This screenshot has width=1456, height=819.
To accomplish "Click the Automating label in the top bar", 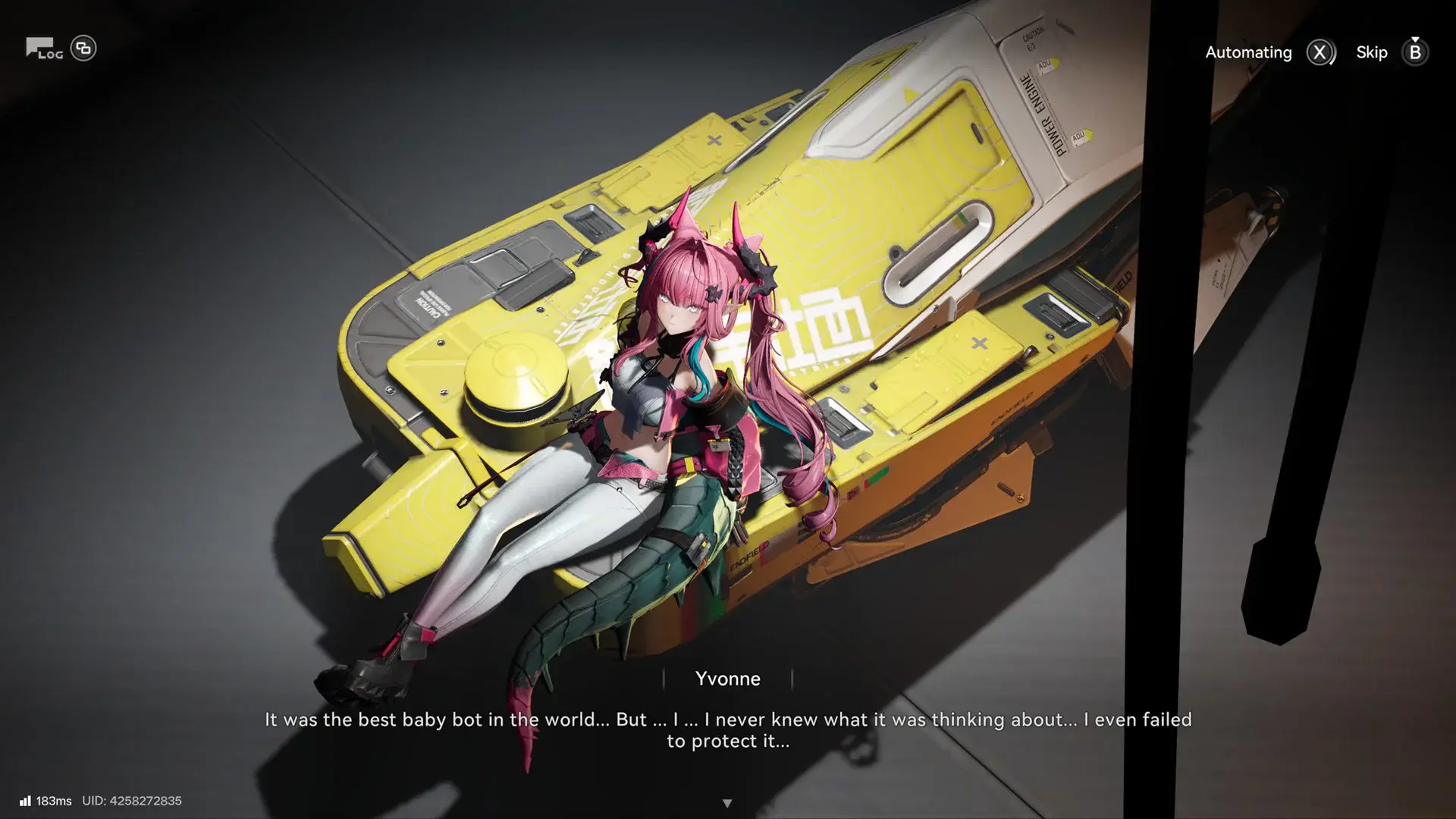I will pos(1248,52).
